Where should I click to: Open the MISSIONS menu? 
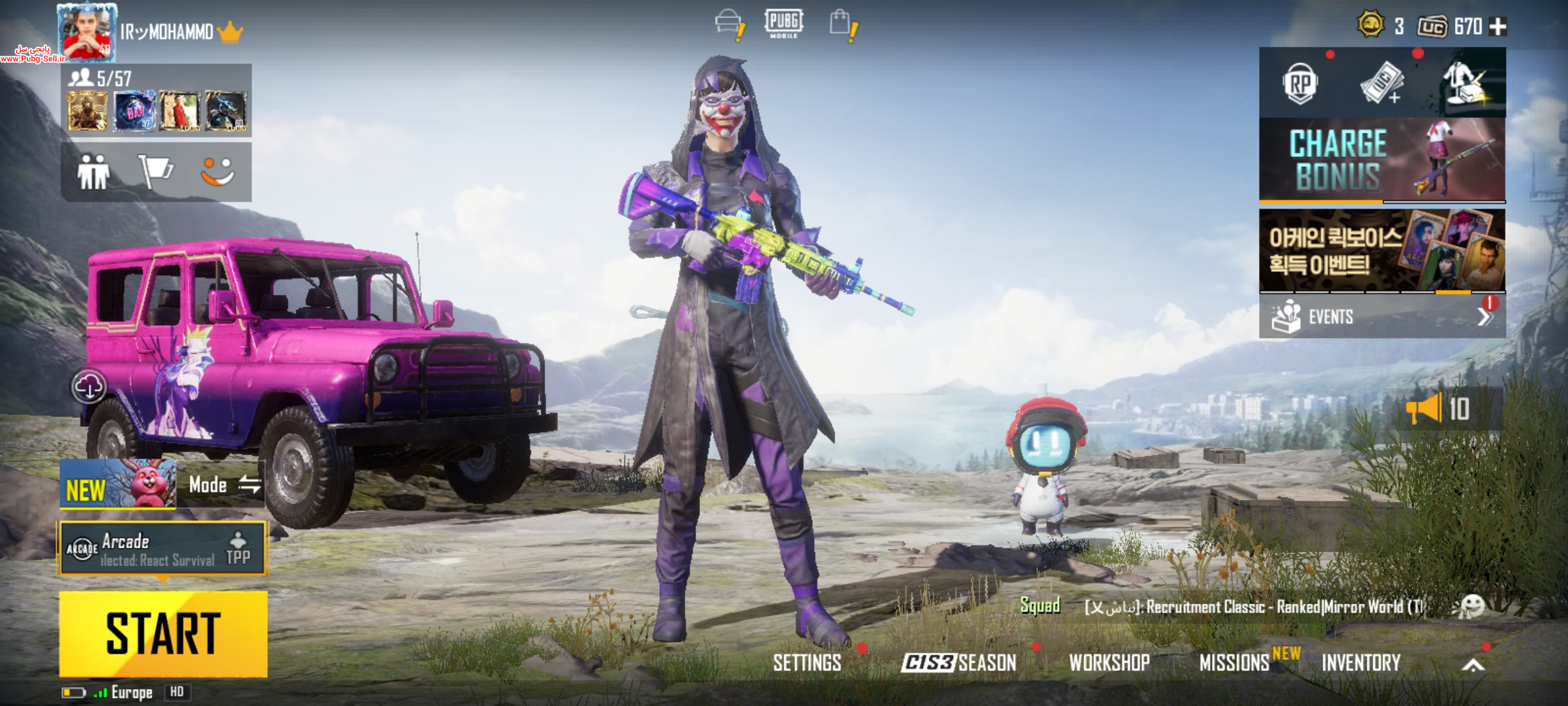click(1234, 663)
